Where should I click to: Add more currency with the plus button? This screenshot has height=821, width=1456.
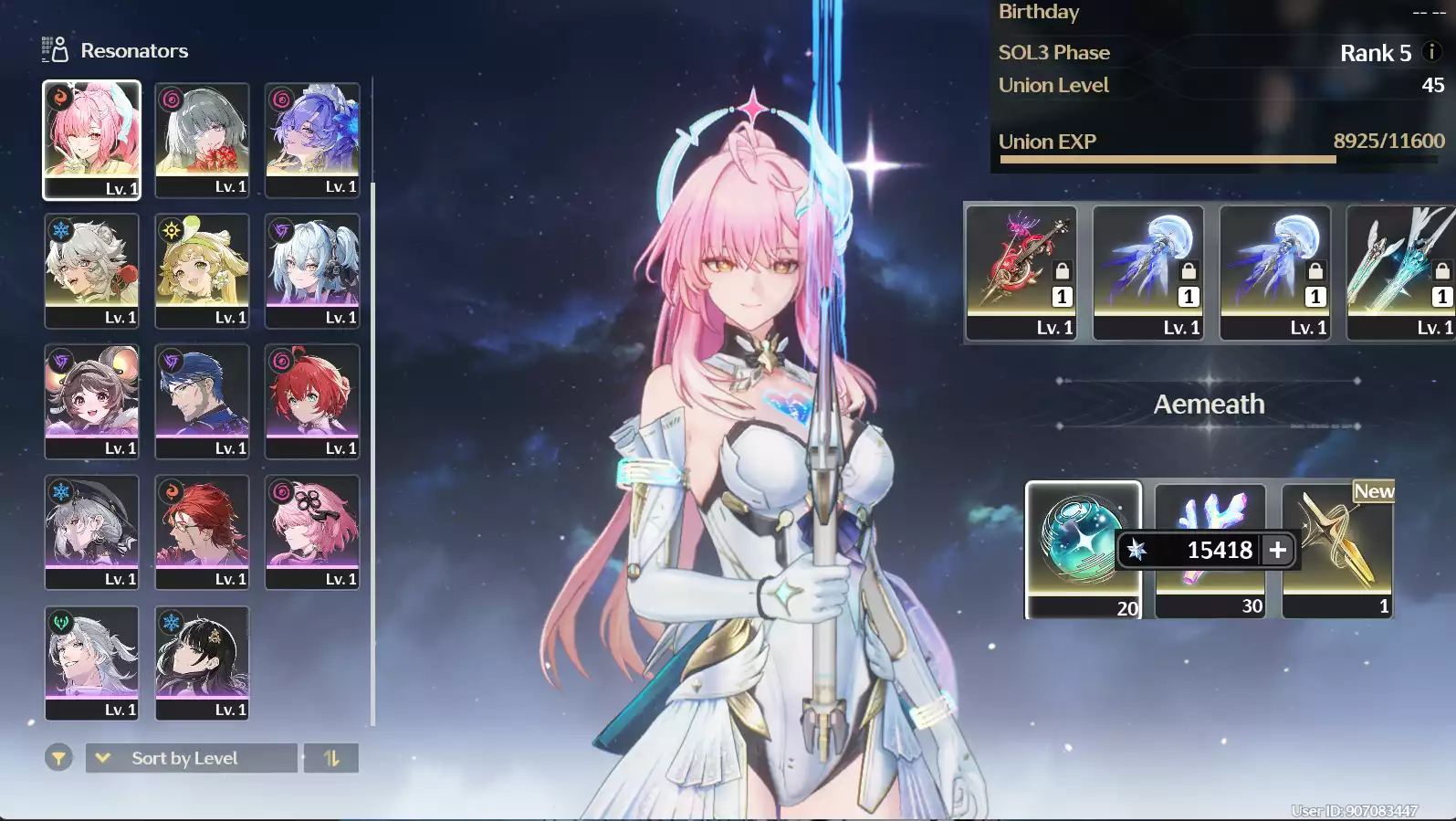coord(1278,550)
